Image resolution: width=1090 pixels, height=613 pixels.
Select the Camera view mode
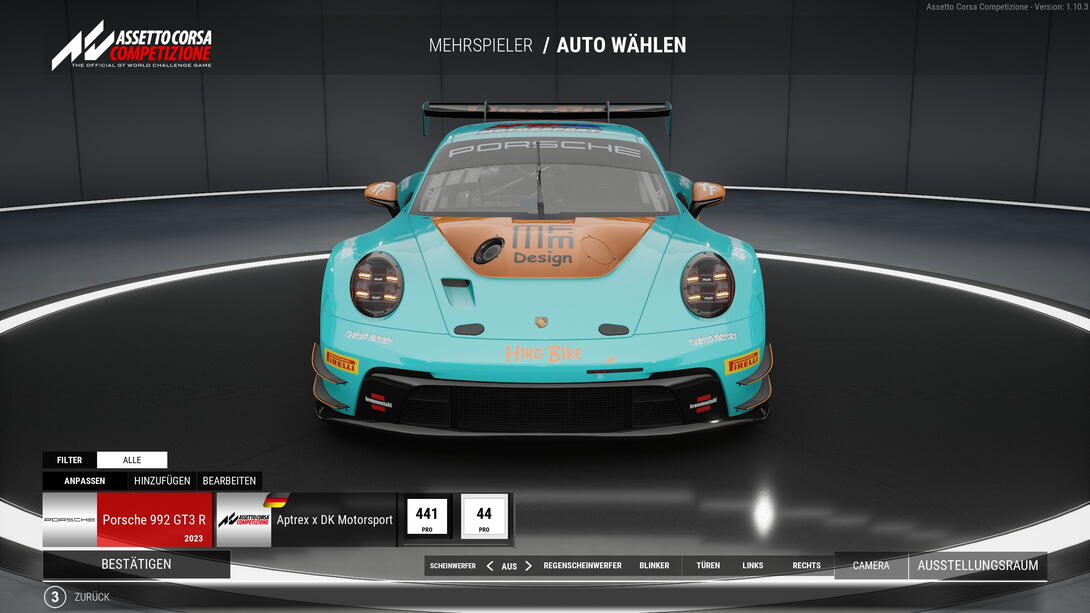pos(871,566)
